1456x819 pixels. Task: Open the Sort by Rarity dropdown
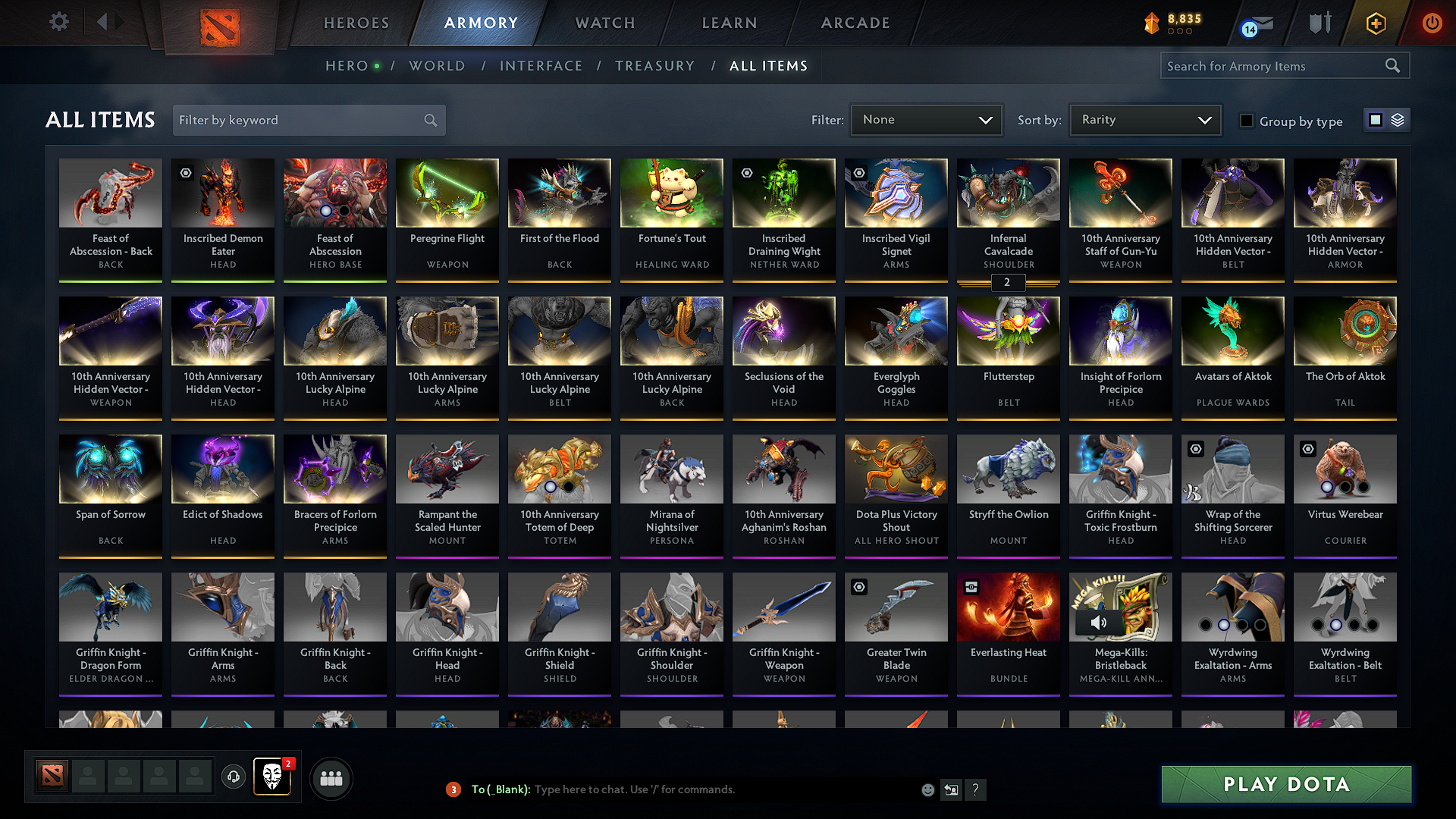pyautogui.click(x=1144, y=119)
